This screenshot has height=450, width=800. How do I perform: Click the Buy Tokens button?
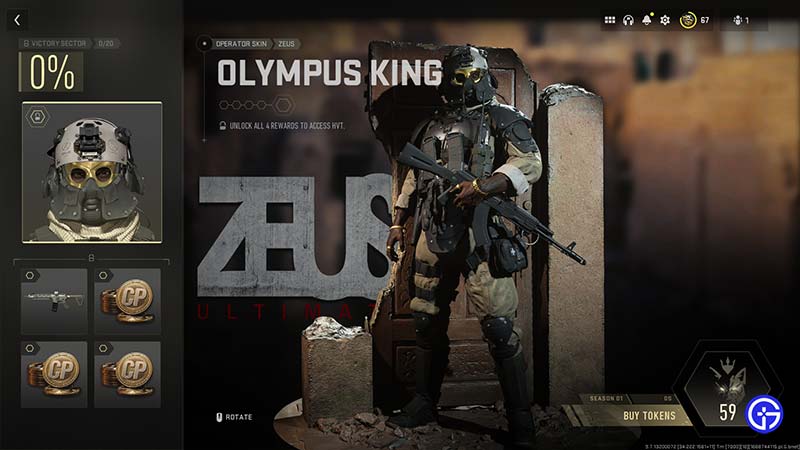click(x=650, y=416)
